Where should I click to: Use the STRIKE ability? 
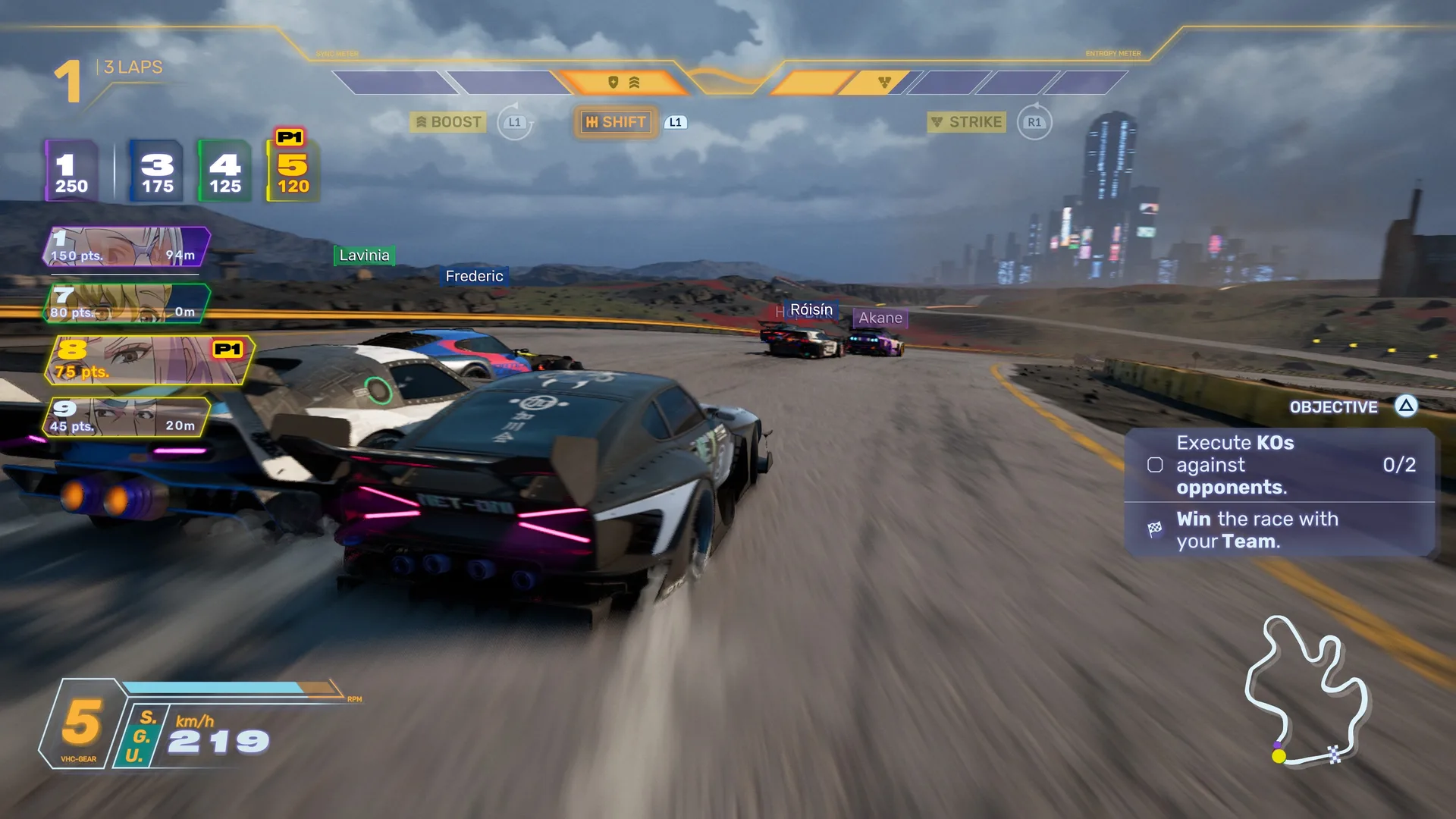[966, 122]
